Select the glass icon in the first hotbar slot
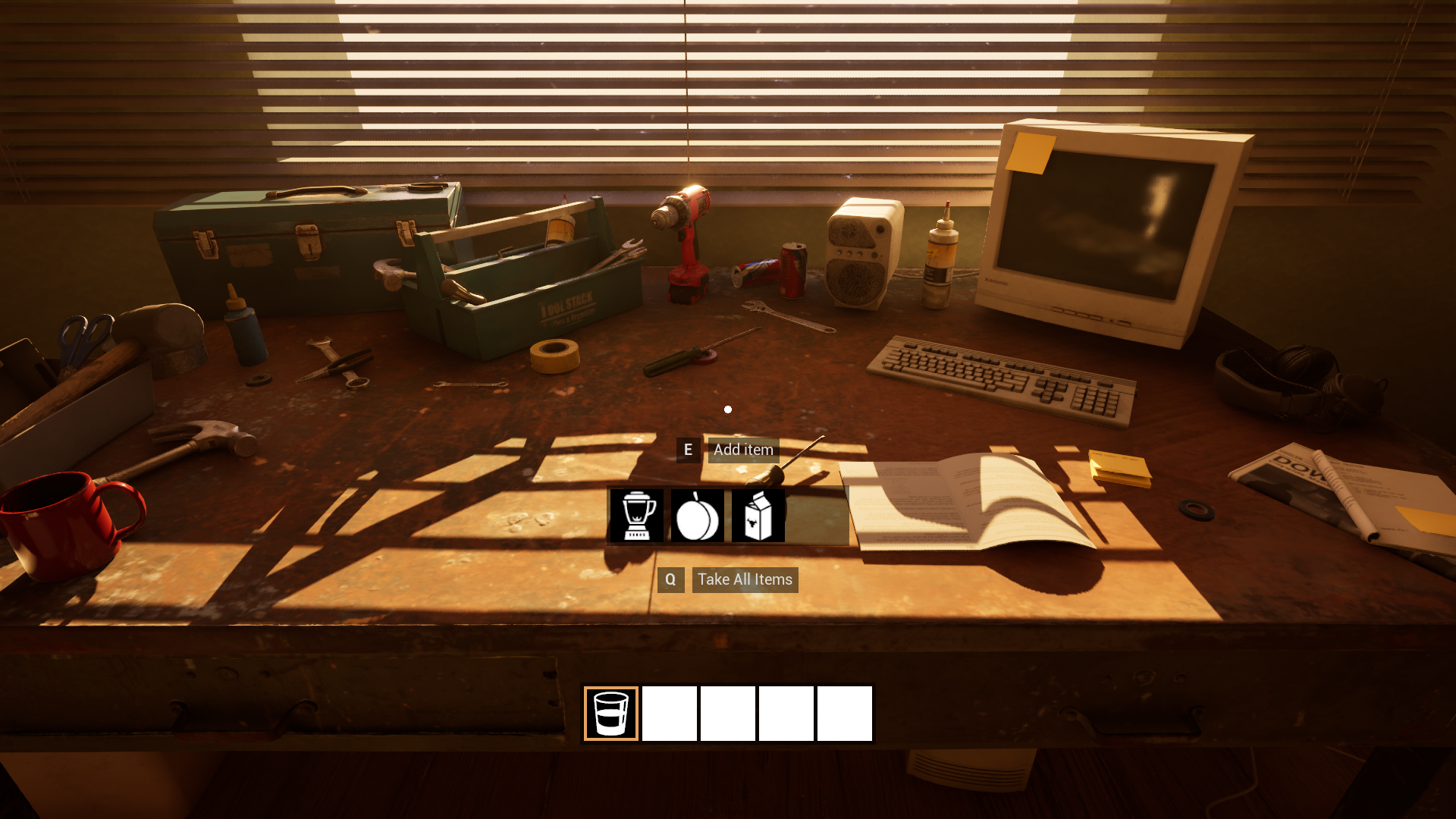 [x=611, y=714]
